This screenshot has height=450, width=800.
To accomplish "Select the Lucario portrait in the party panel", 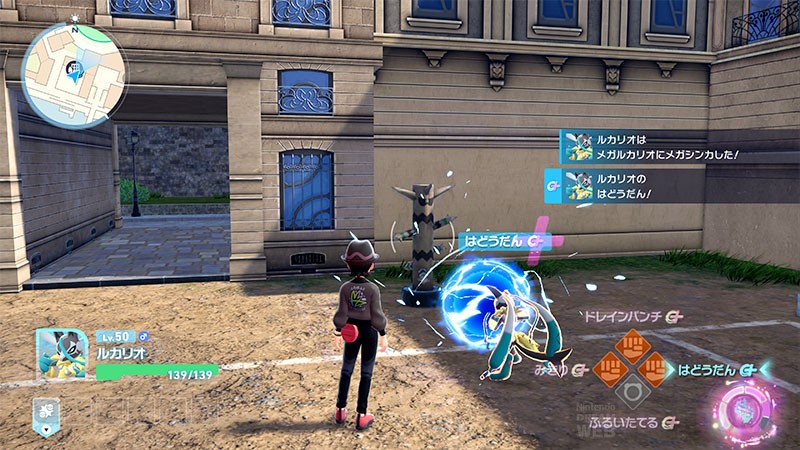I will pos(61,355).
